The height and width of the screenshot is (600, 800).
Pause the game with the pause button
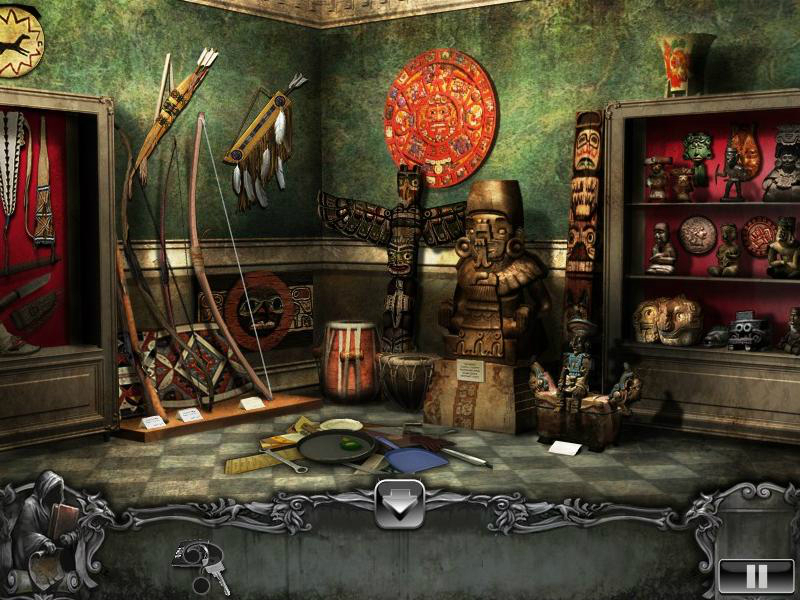click(x=756, y=576)
